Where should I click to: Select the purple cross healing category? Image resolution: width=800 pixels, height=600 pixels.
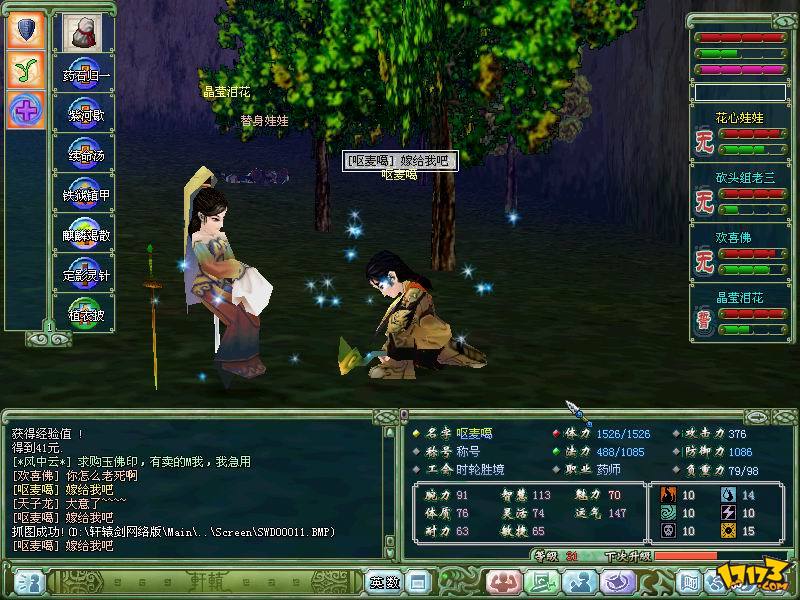pyautogui.click(x=26, y=108)
